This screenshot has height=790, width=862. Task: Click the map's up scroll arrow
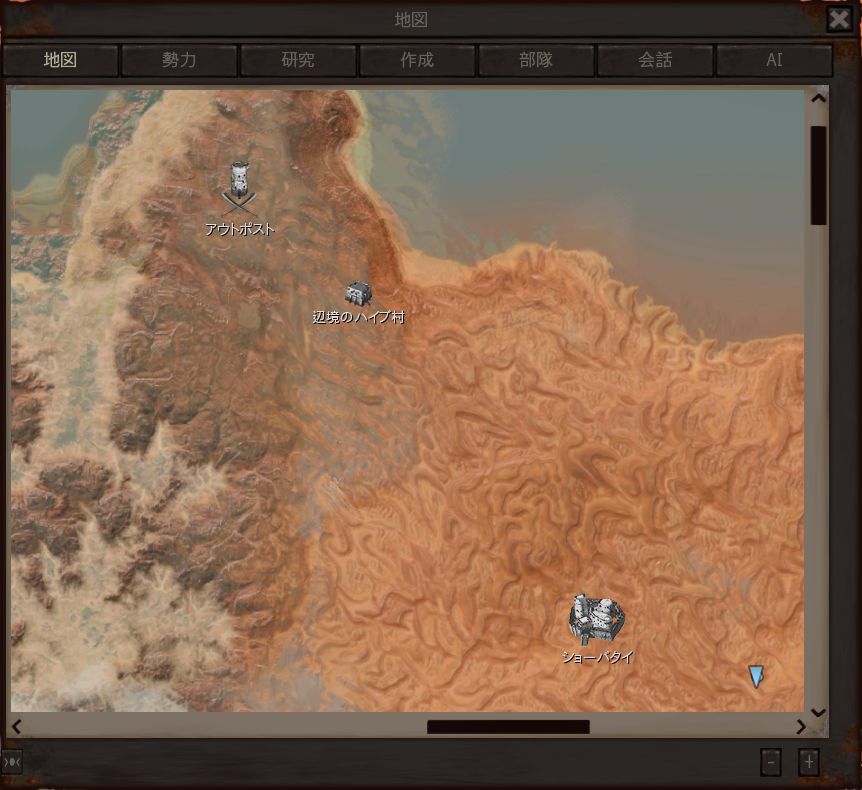click(818, 99)
